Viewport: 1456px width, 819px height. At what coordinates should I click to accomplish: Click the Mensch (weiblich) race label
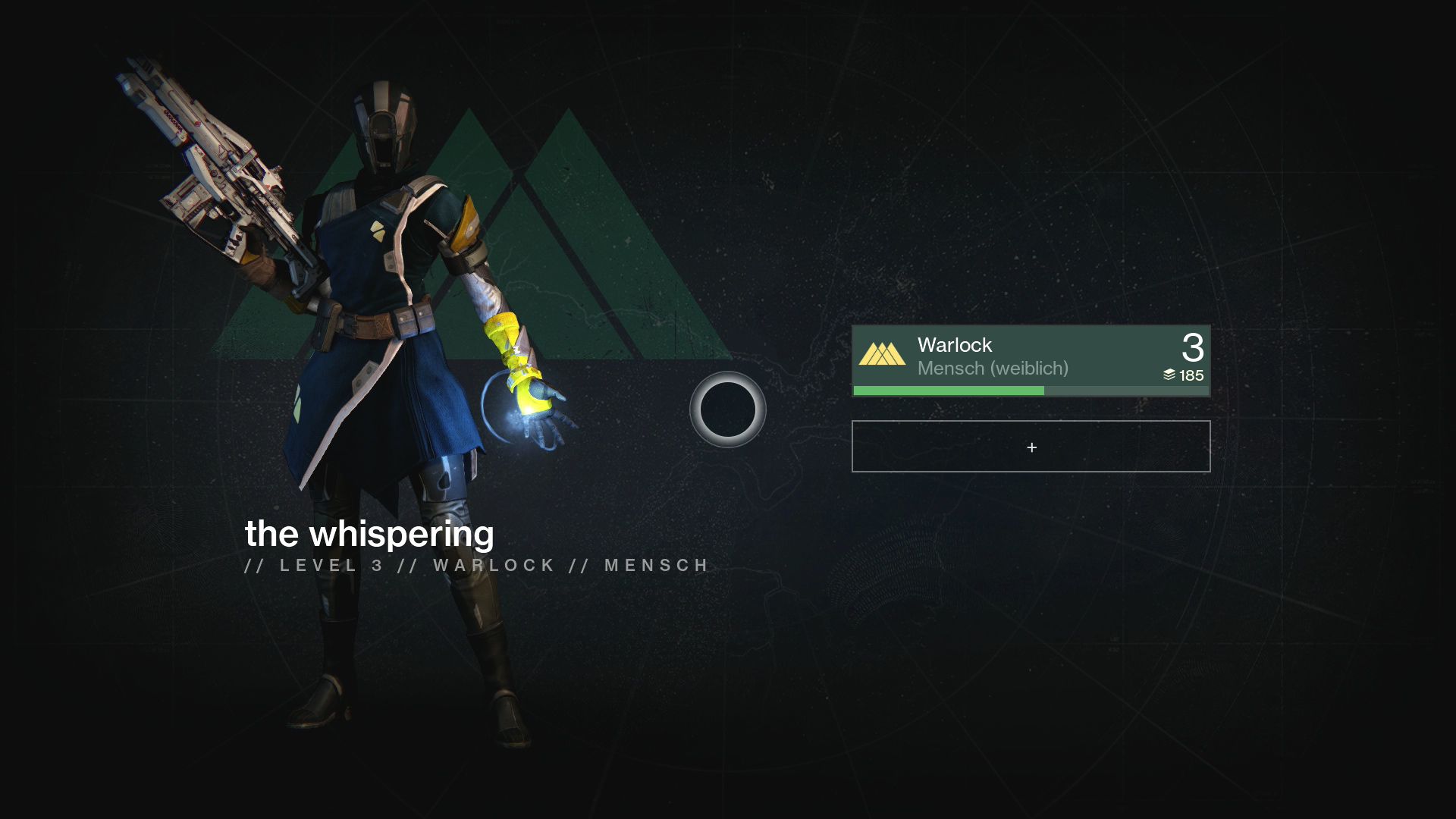(x=993, y=369)
